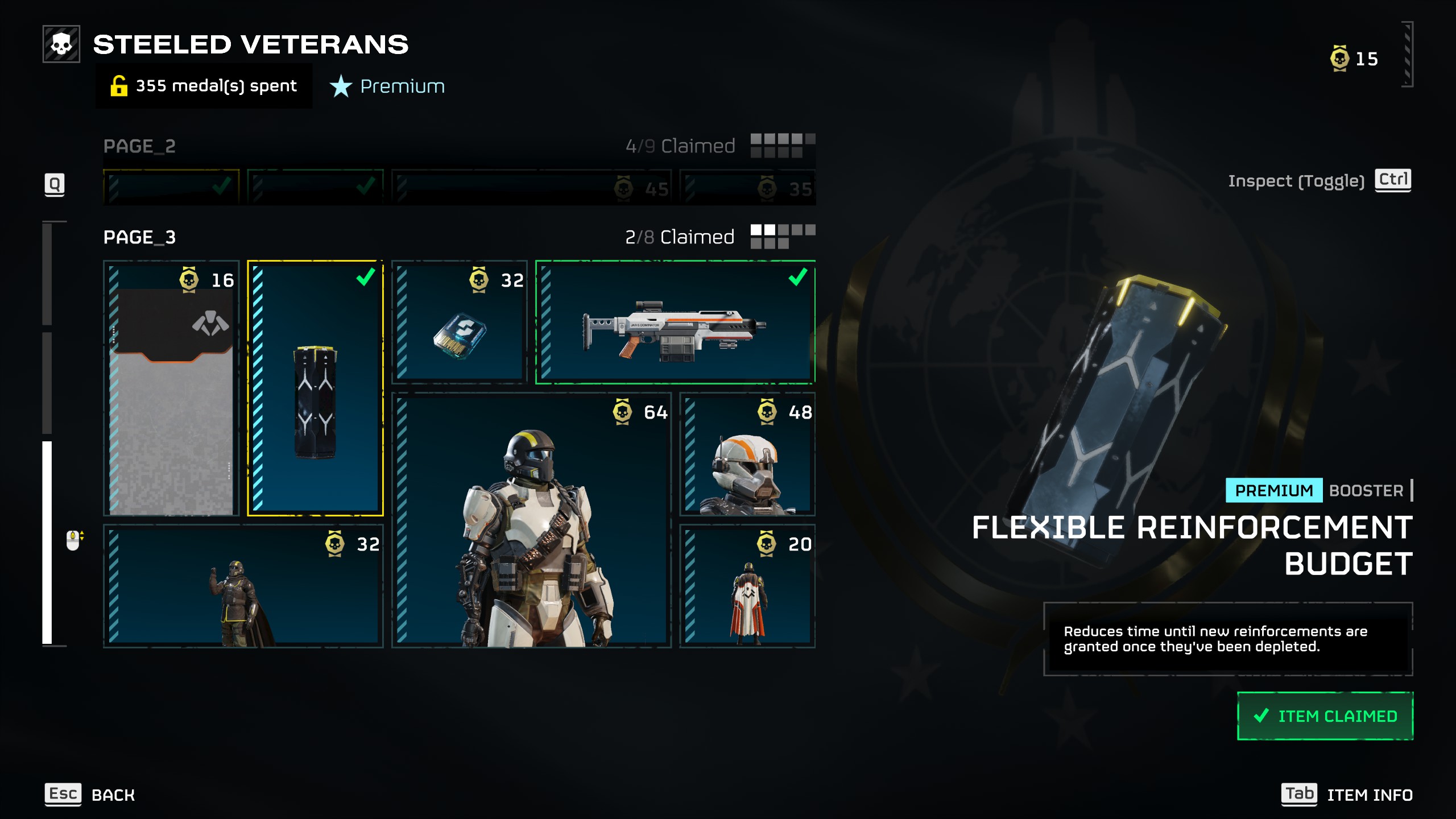This screenshot has width=1456, height=819.
Task: Select the 32-medal saluting emote tile
Action: [243, 586]
